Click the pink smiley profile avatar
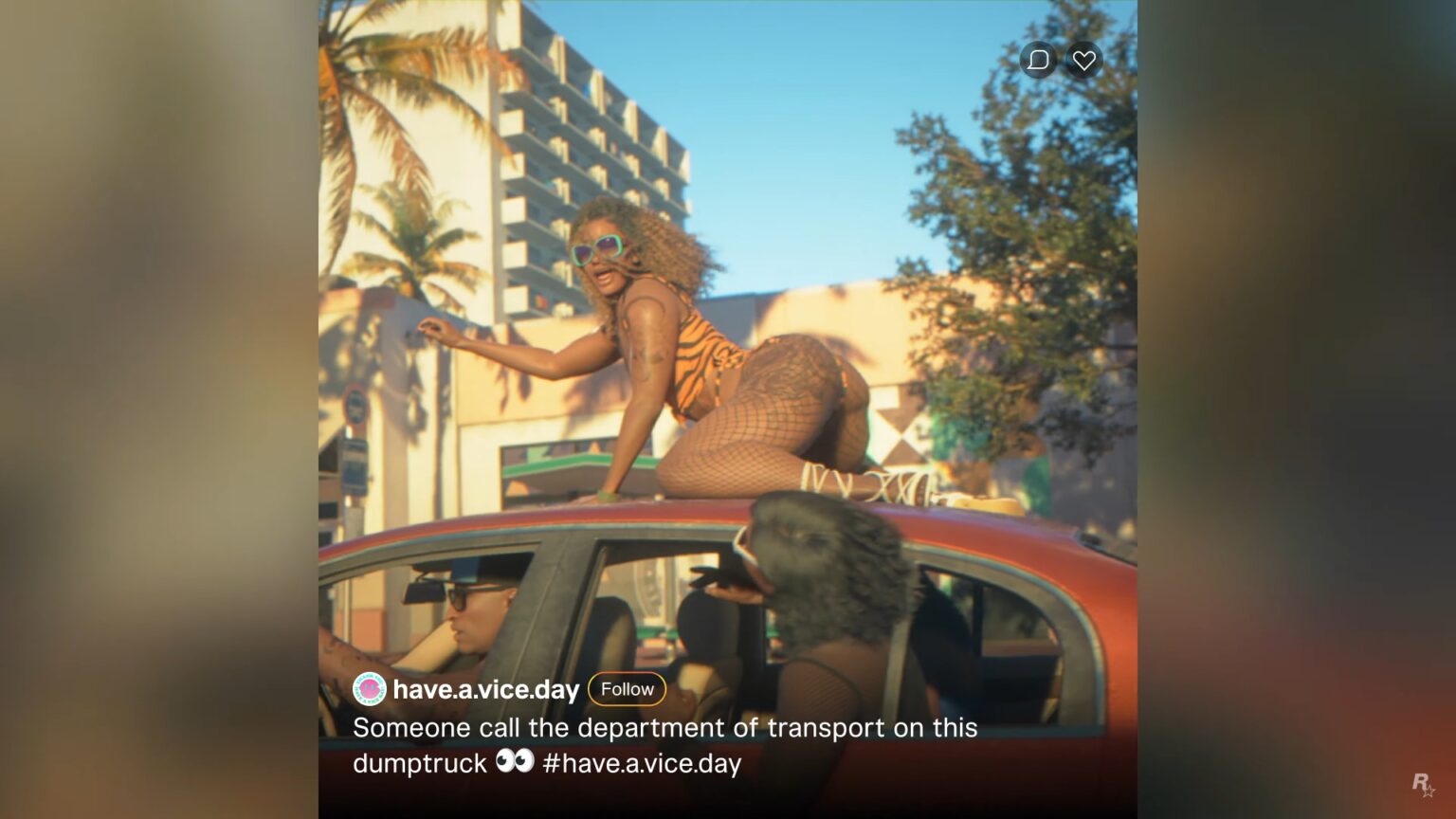The image size is (1456, 819). 368,690
